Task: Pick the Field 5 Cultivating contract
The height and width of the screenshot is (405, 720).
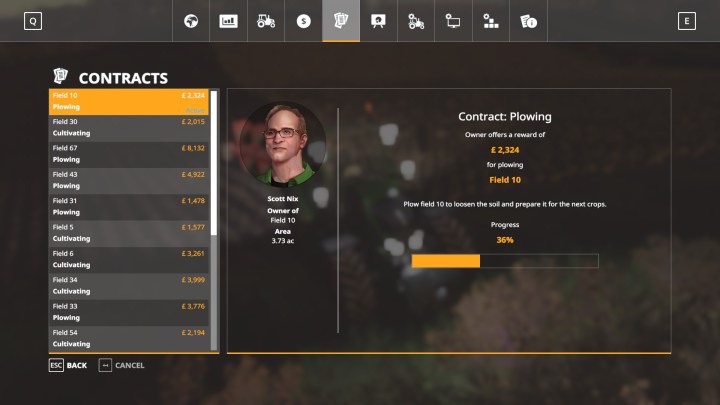Action: click(x=130, y=233)
